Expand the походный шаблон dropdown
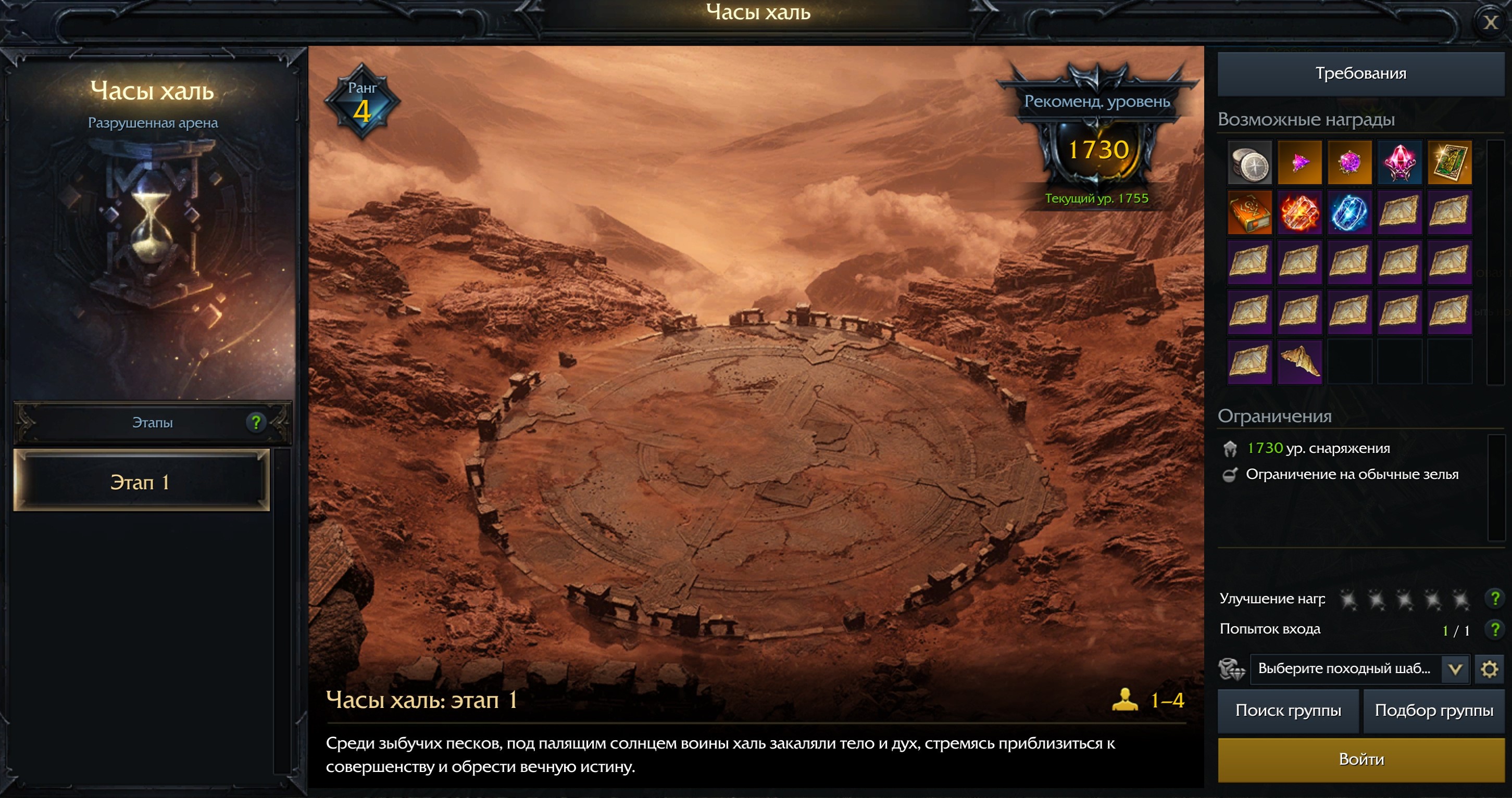 [1455, 669]
